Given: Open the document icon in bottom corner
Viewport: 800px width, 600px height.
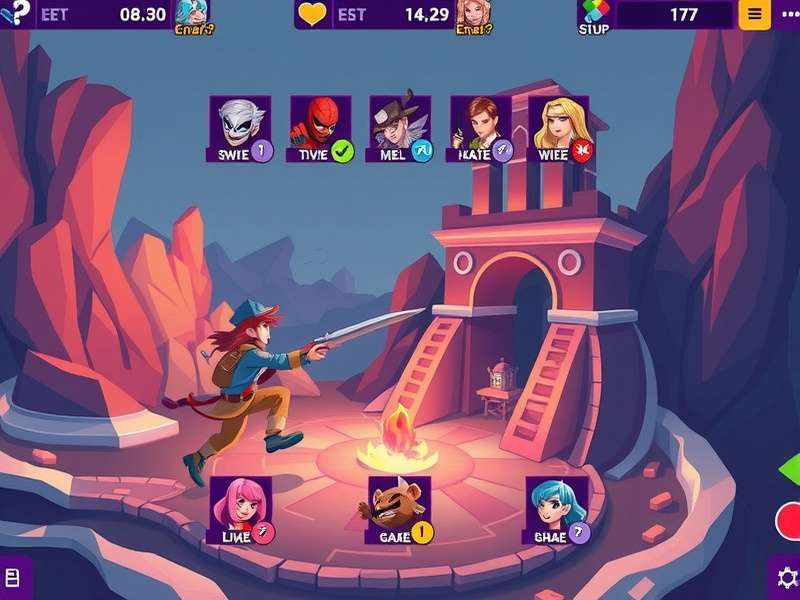Looking at the screenshot, I should [x=13, y=578].
